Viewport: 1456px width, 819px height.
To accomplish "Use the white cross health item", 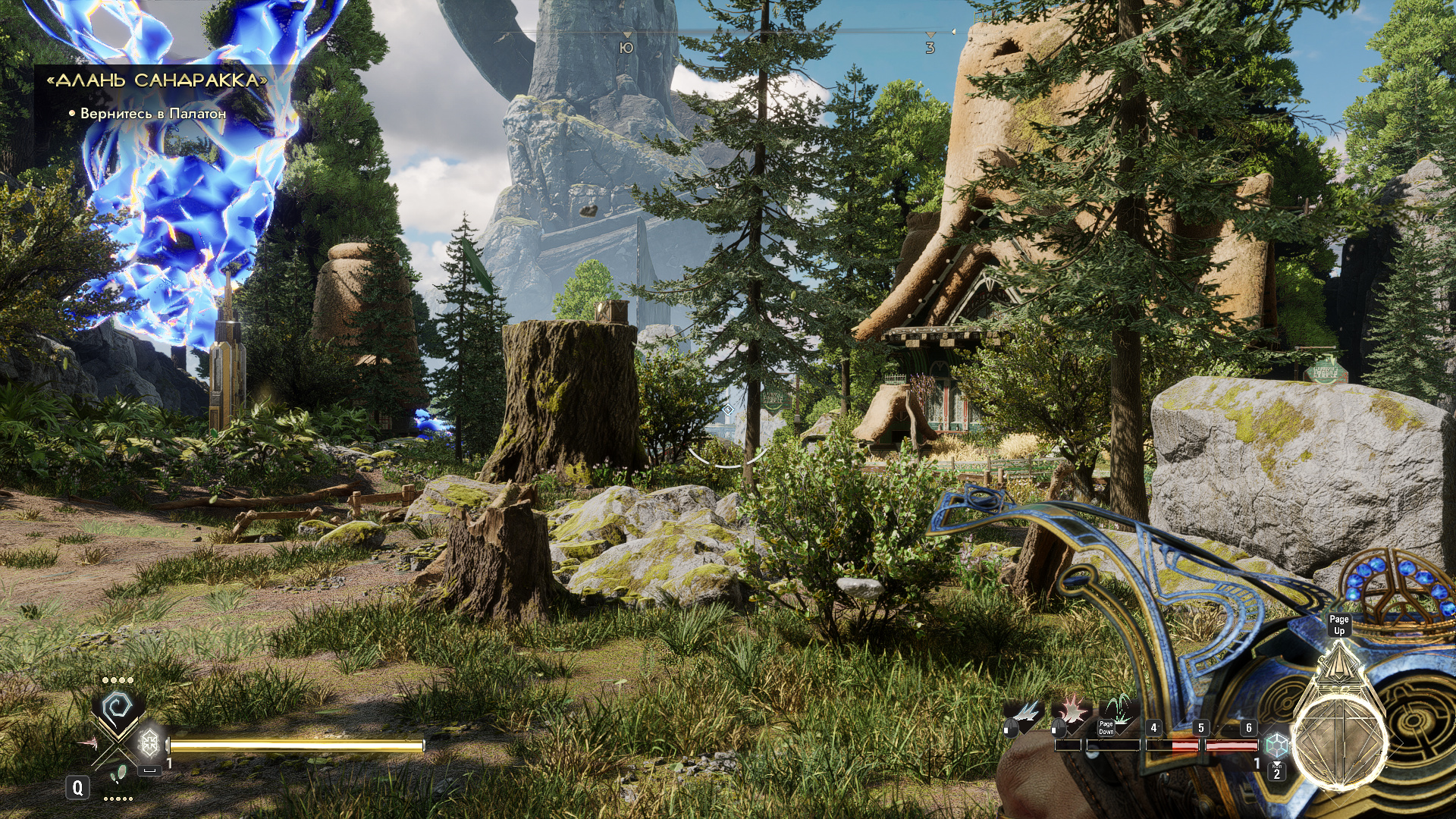I will pos(150,742).
